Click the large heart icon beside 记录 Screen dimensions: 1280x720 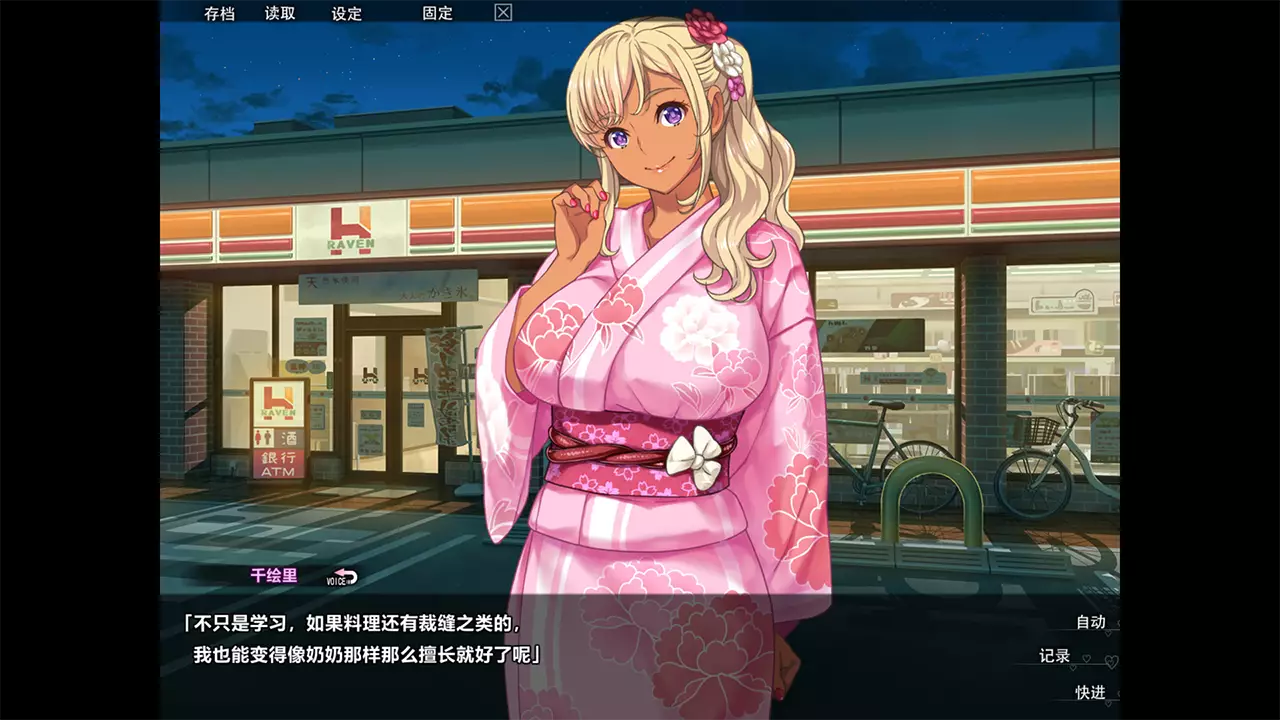[x=1111, y=663]
